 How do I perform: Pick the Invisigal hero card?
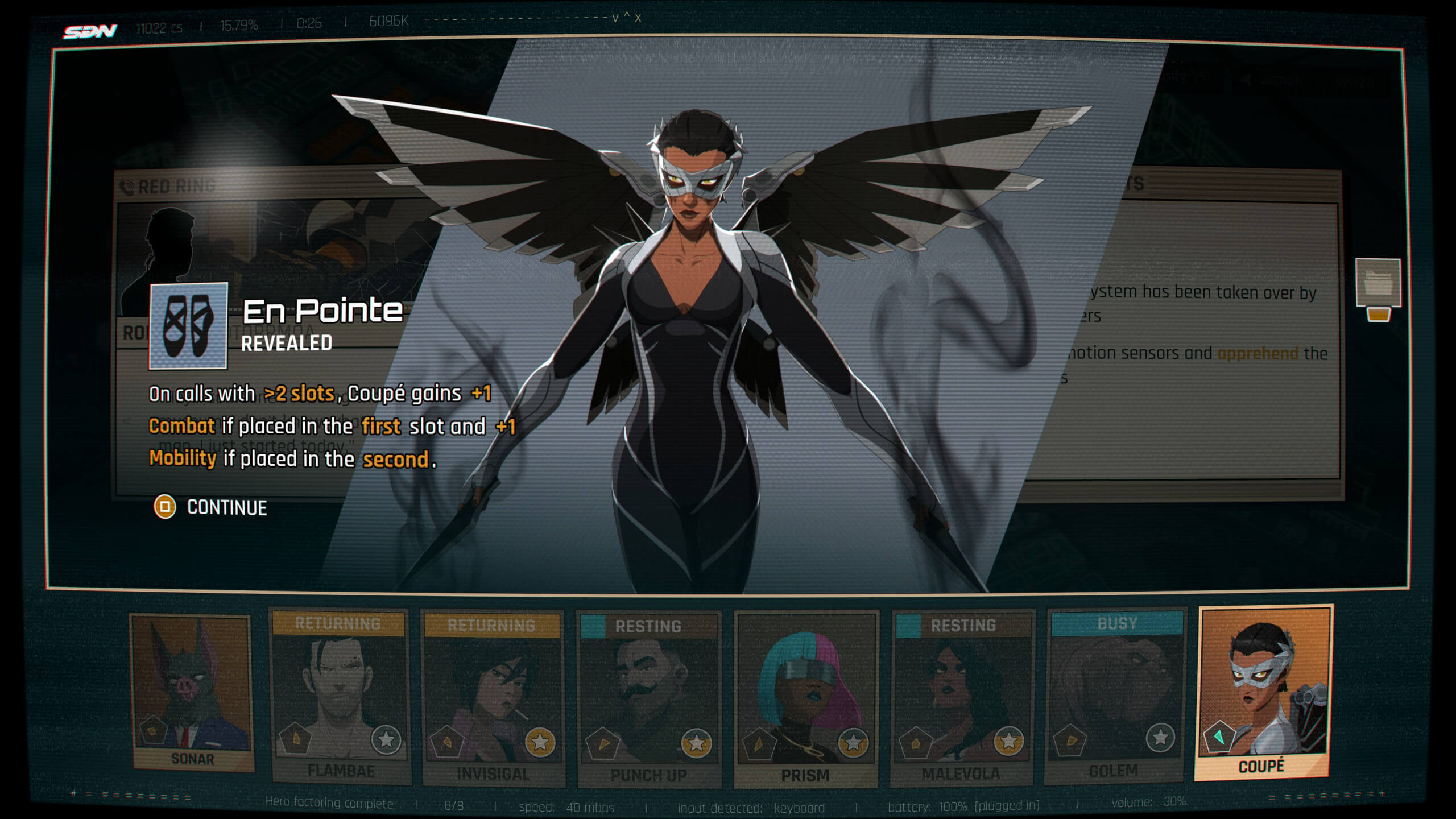[x=493, y=698]
